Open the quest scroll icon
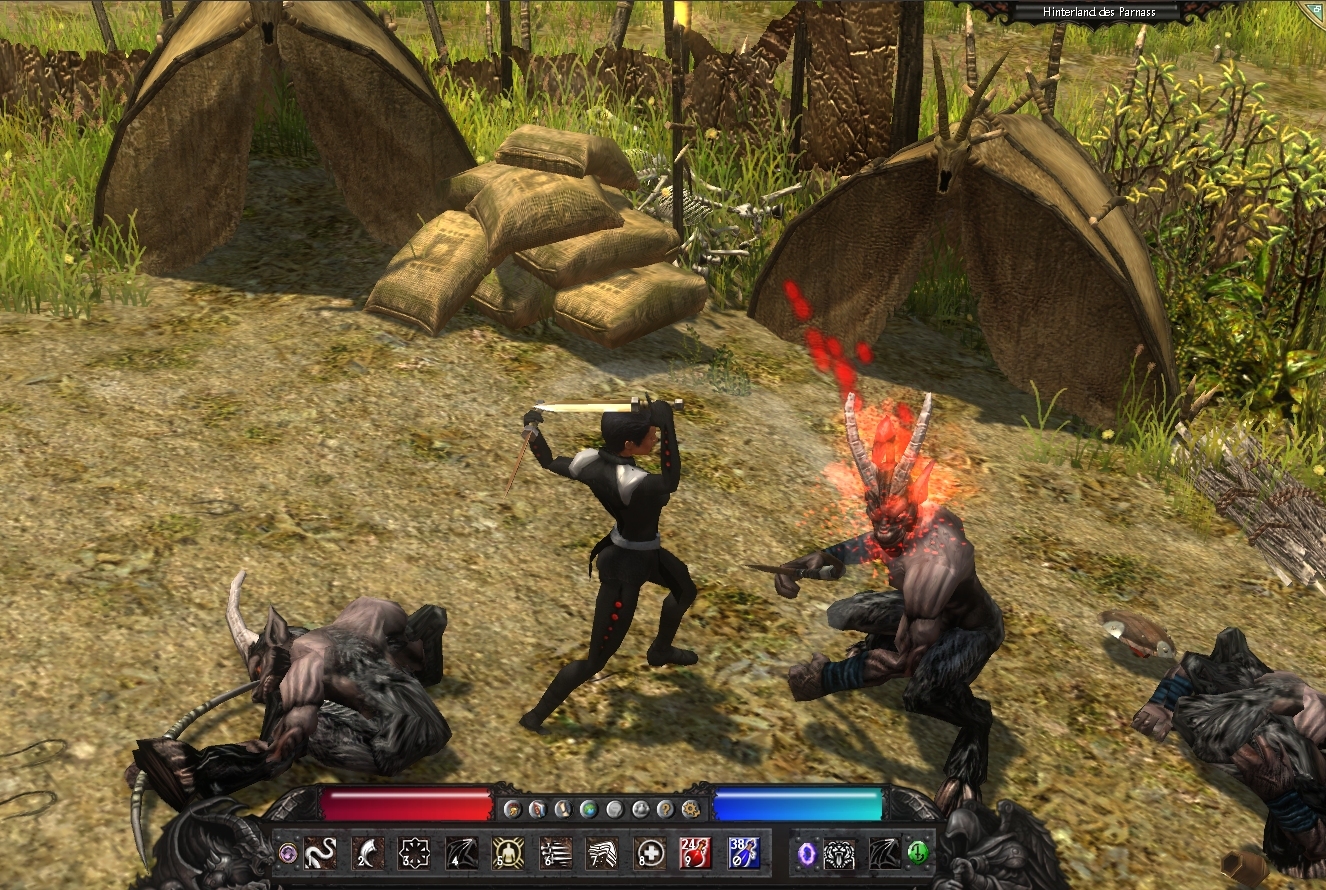This screenshot has height=890, width=1326. point(563,808)
